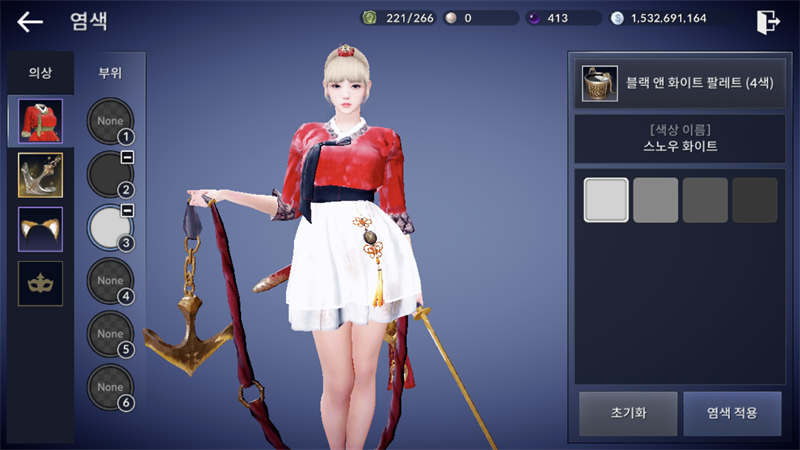Go back with the arrow button
This screenshot has width=800, height=450.
click(x=30, y=21)
